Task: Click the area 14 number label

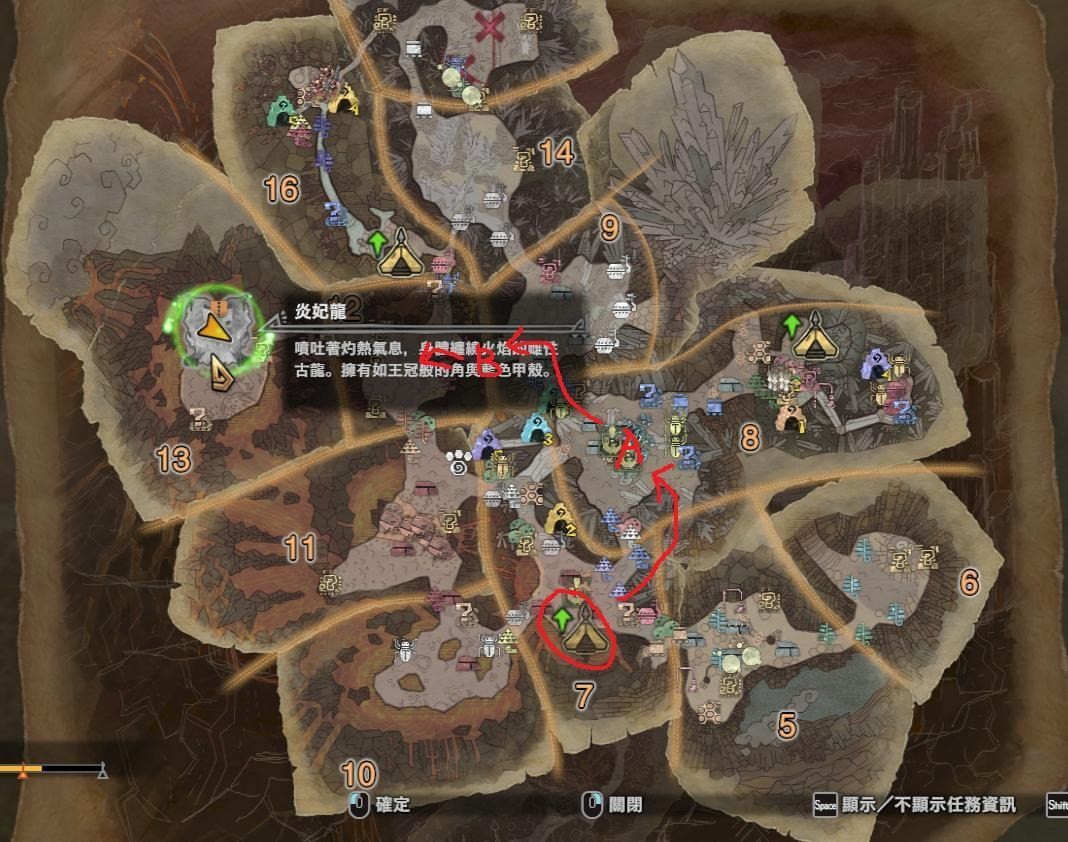Action: pyautogui.click(x=556, y=153)
